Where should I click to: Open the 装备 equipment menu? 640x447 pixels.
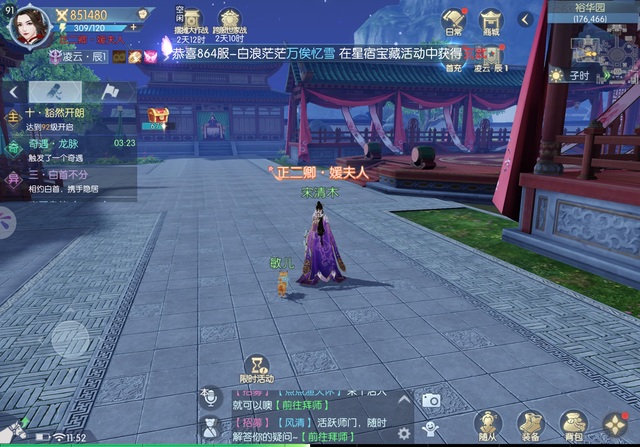pyautogui.click(x=530, y=424)
